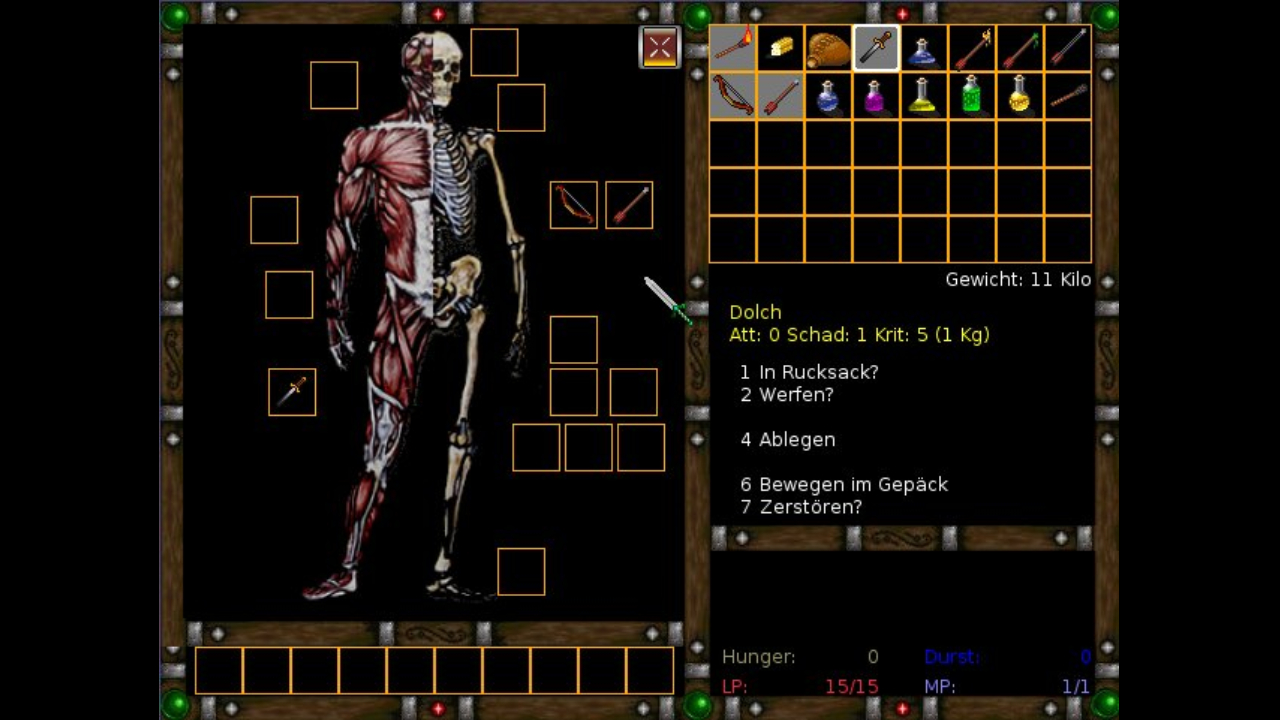
Task: Pick the blue potion in the bottom row
Action: [x=828, y=95]
